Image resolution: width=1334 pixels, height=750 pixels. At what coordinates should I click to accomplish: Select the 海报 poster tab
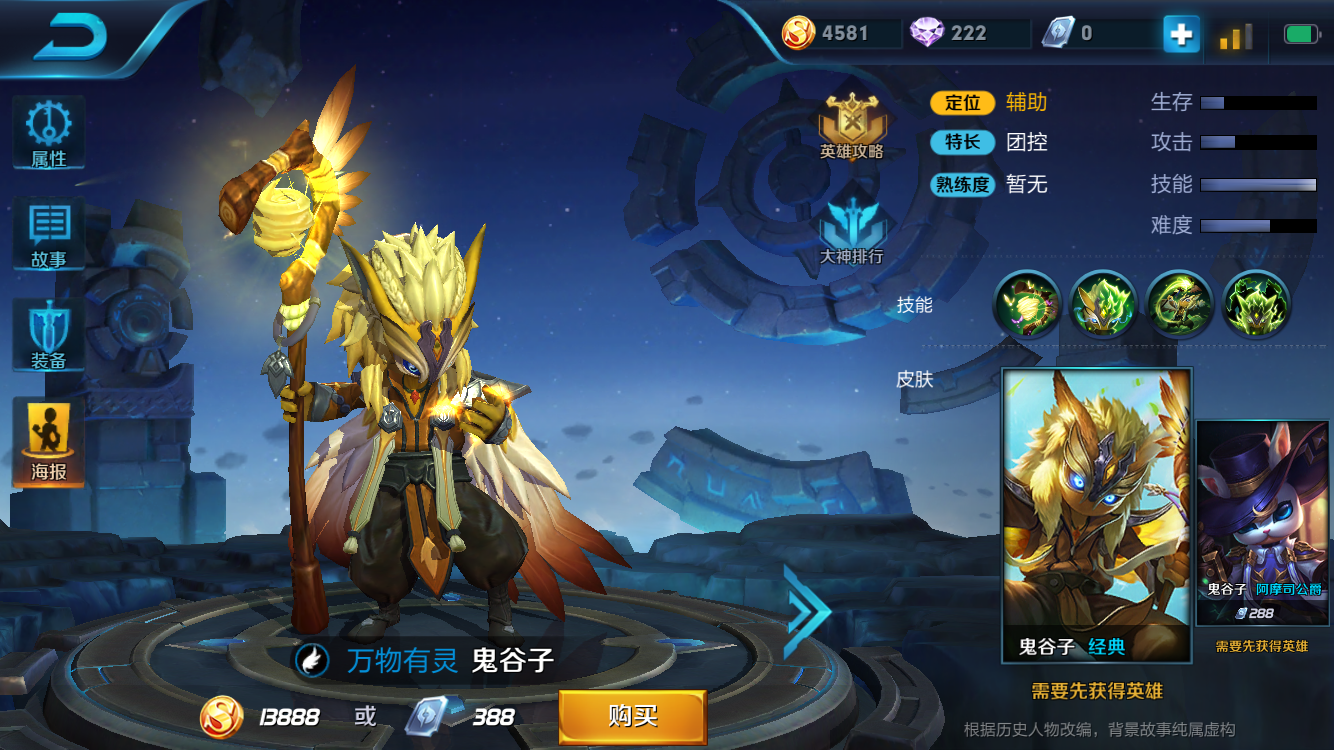pos(48,443)
